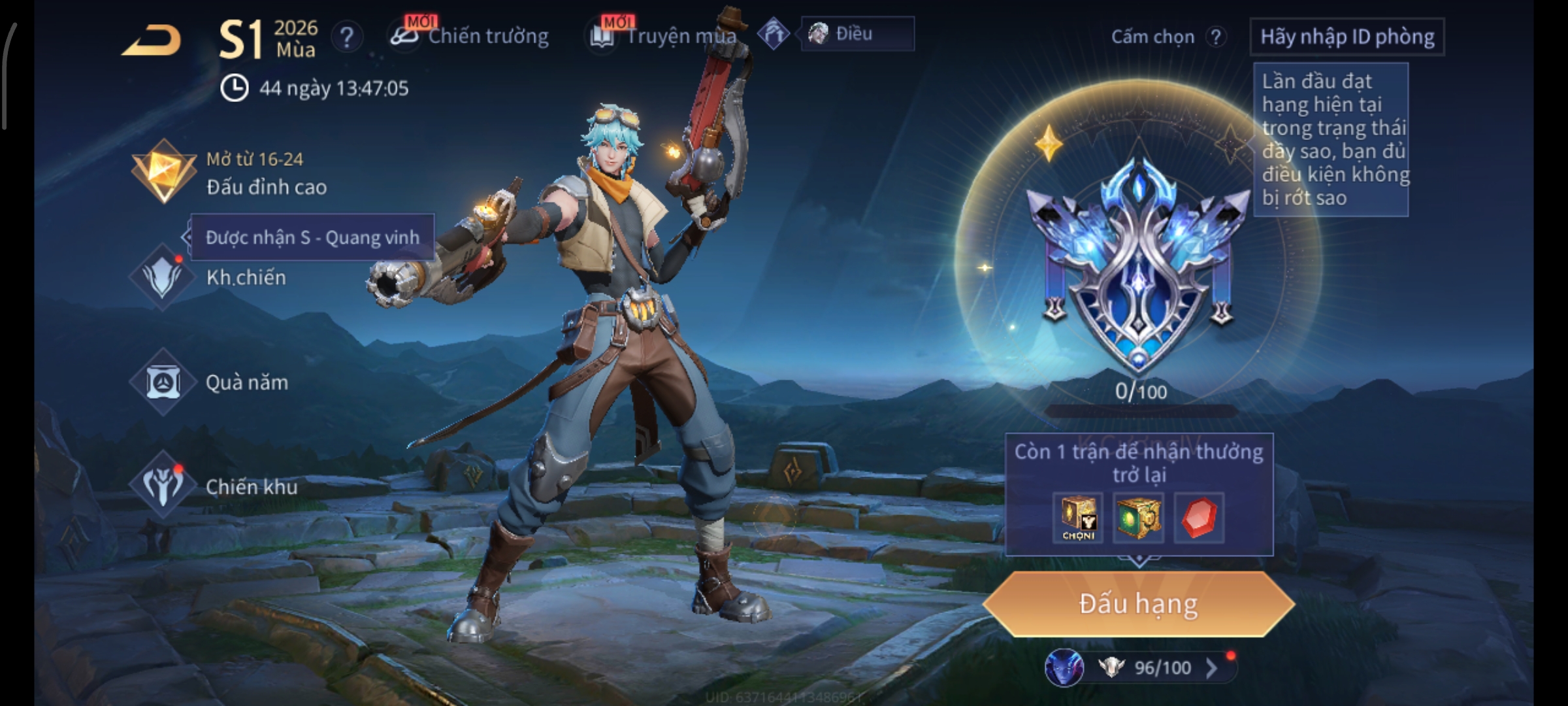Screen dimensions: 1568x706
Task: Open the Chiến trường menu
Action: [x=470, y=36]
